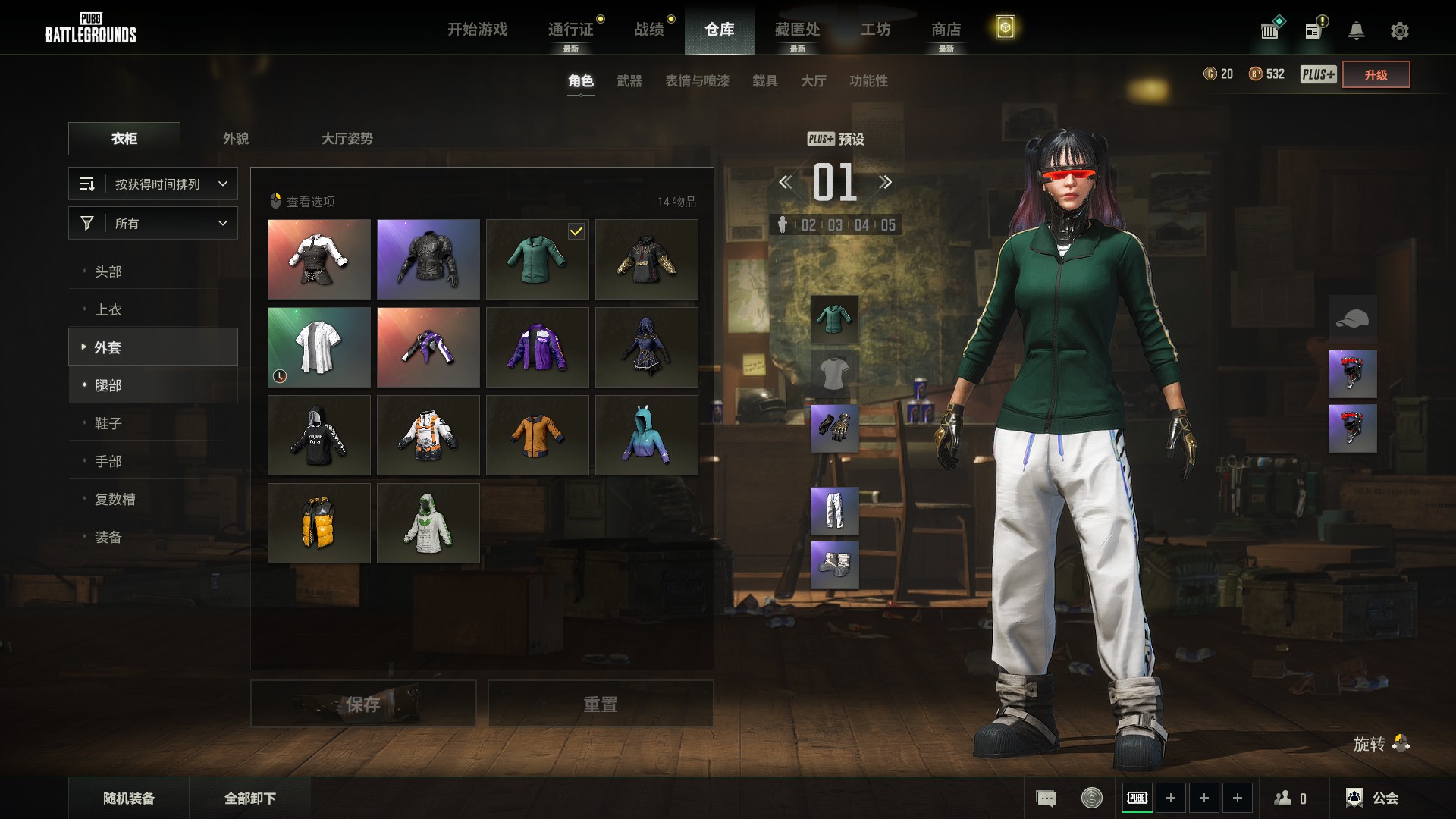Viewport: 1456px width, 819px height.
Task: Open the 通行证 pass page
Action: click(570, 30)
